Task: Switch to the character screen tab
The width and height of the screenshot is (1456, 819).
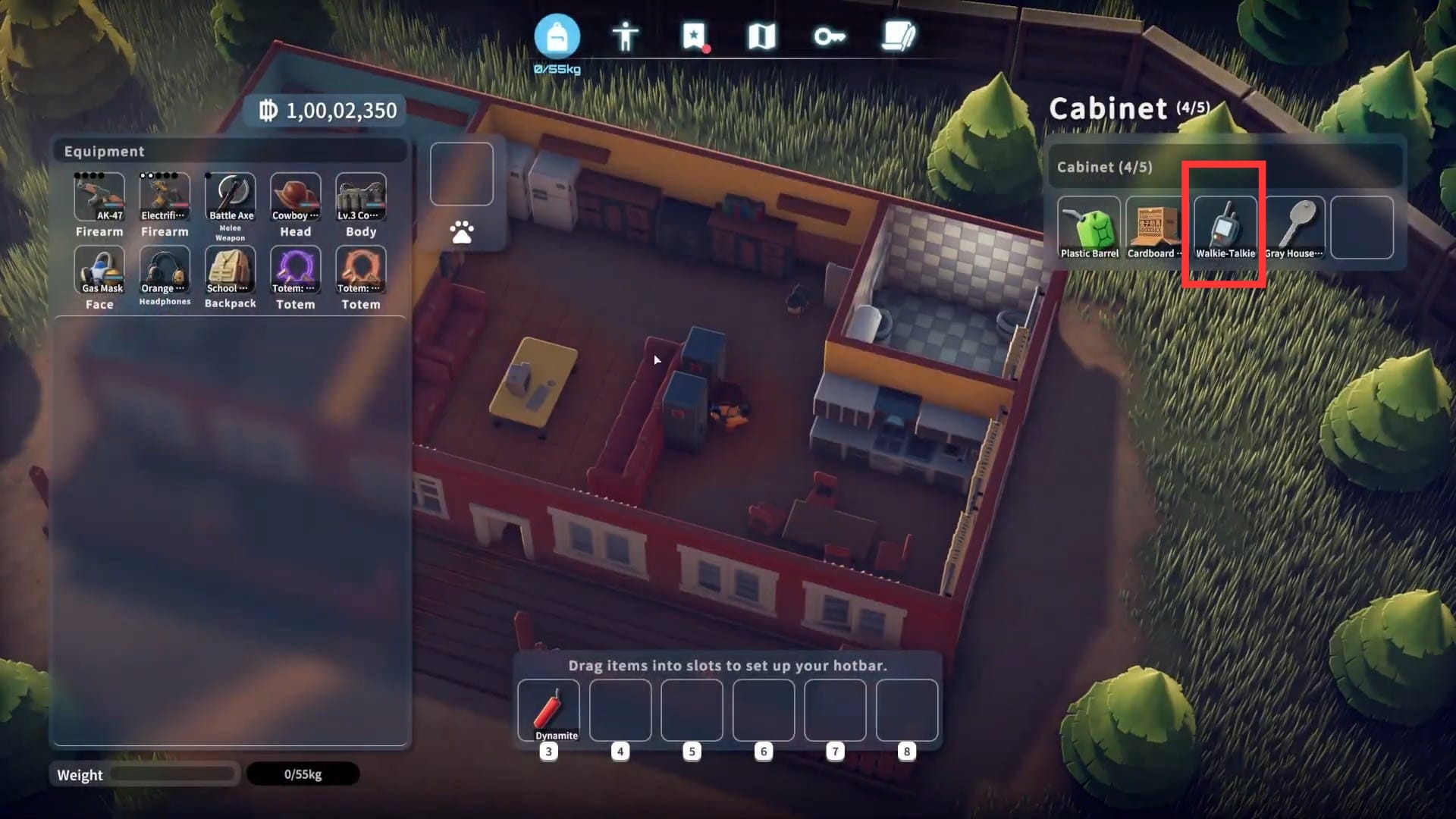Action: (x=627, y=34)
